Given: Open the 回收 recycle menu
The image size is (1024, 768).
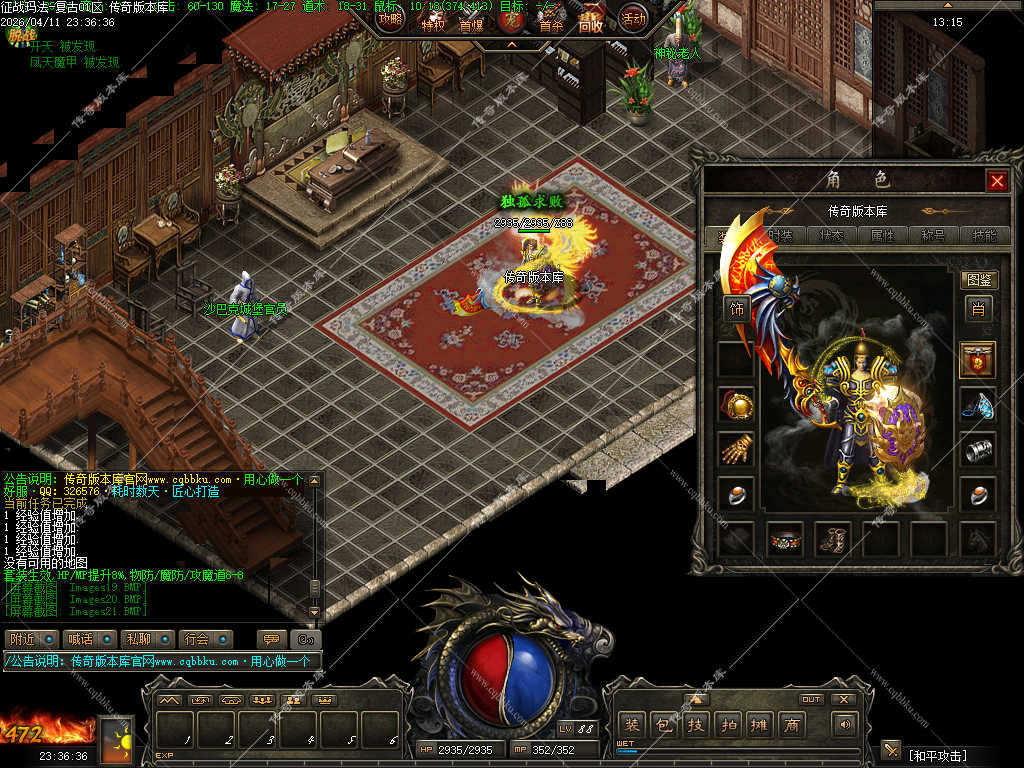Looking at the screenshot, I should click(x=591, y=24).
